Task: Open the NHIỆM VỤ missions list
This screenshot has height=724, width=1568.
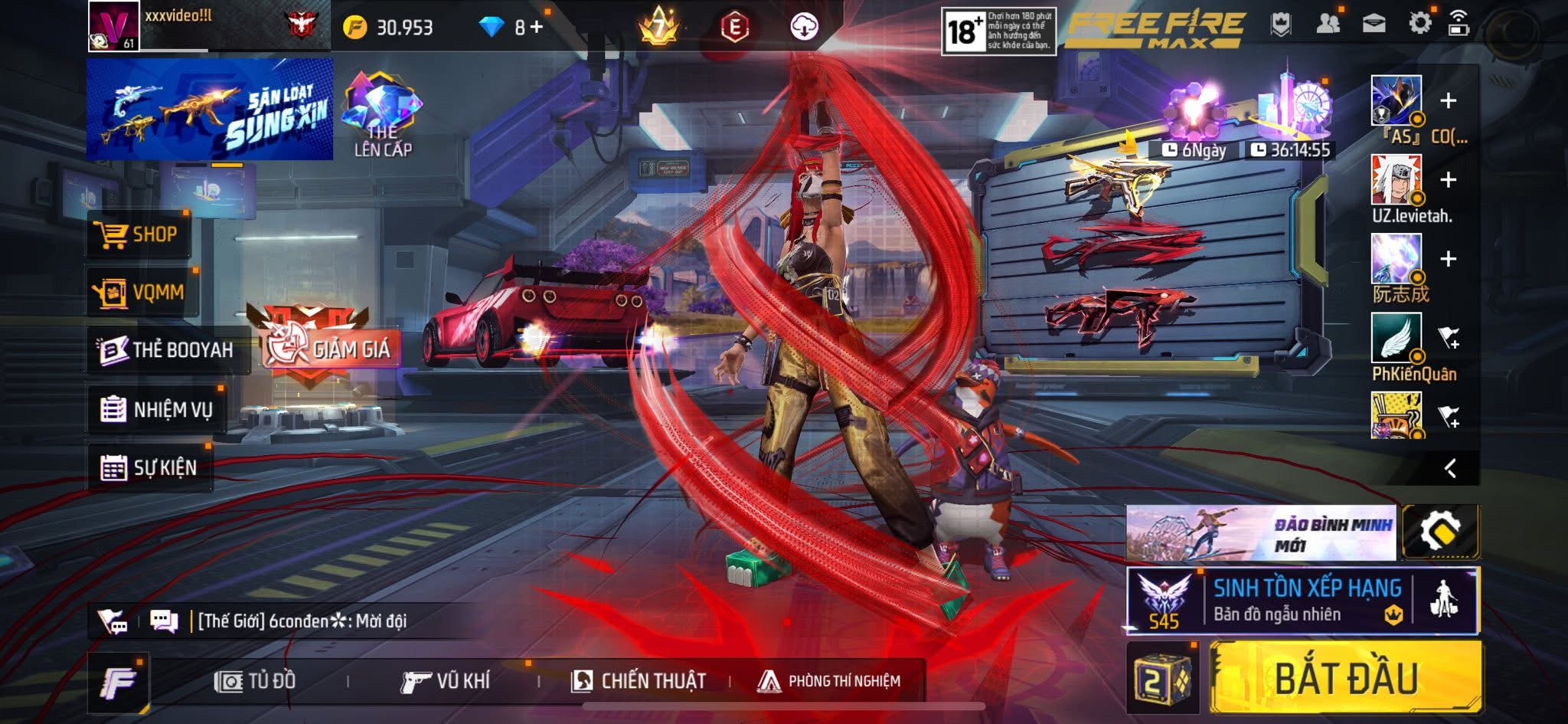Action: click(157, 409)
